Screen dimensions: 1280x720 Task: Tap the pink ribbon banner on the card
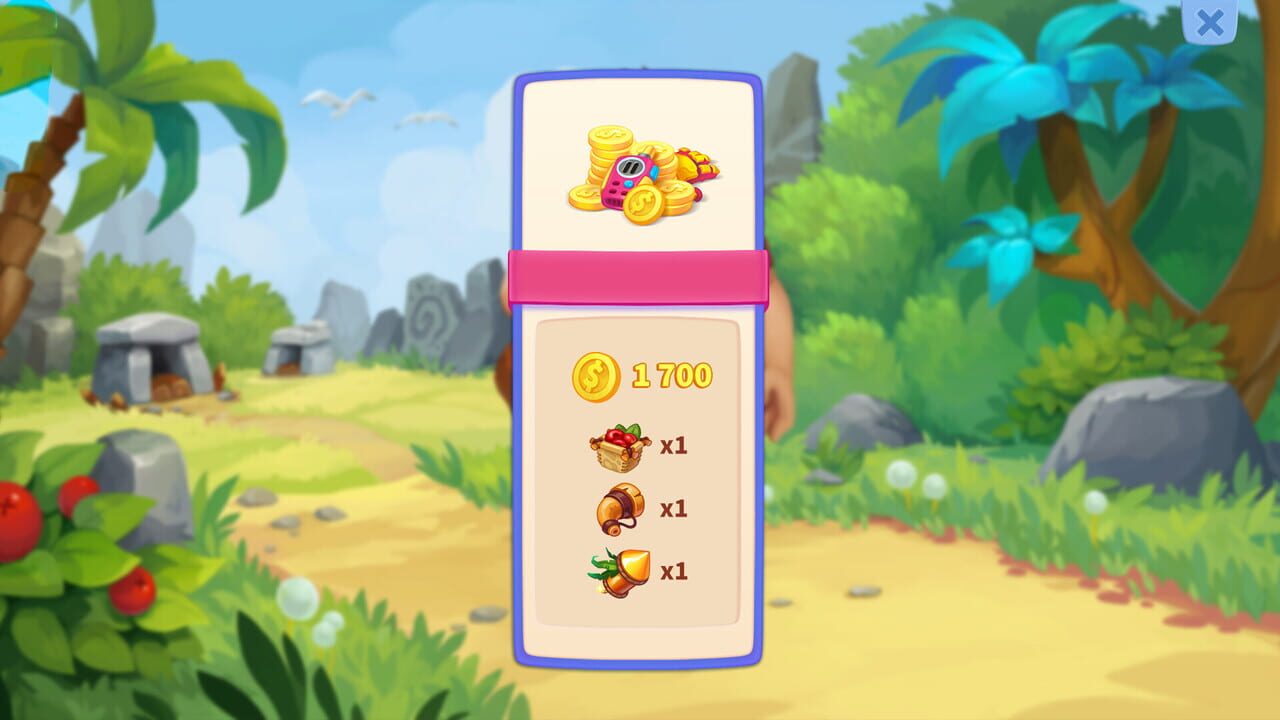tap(640, 275)
